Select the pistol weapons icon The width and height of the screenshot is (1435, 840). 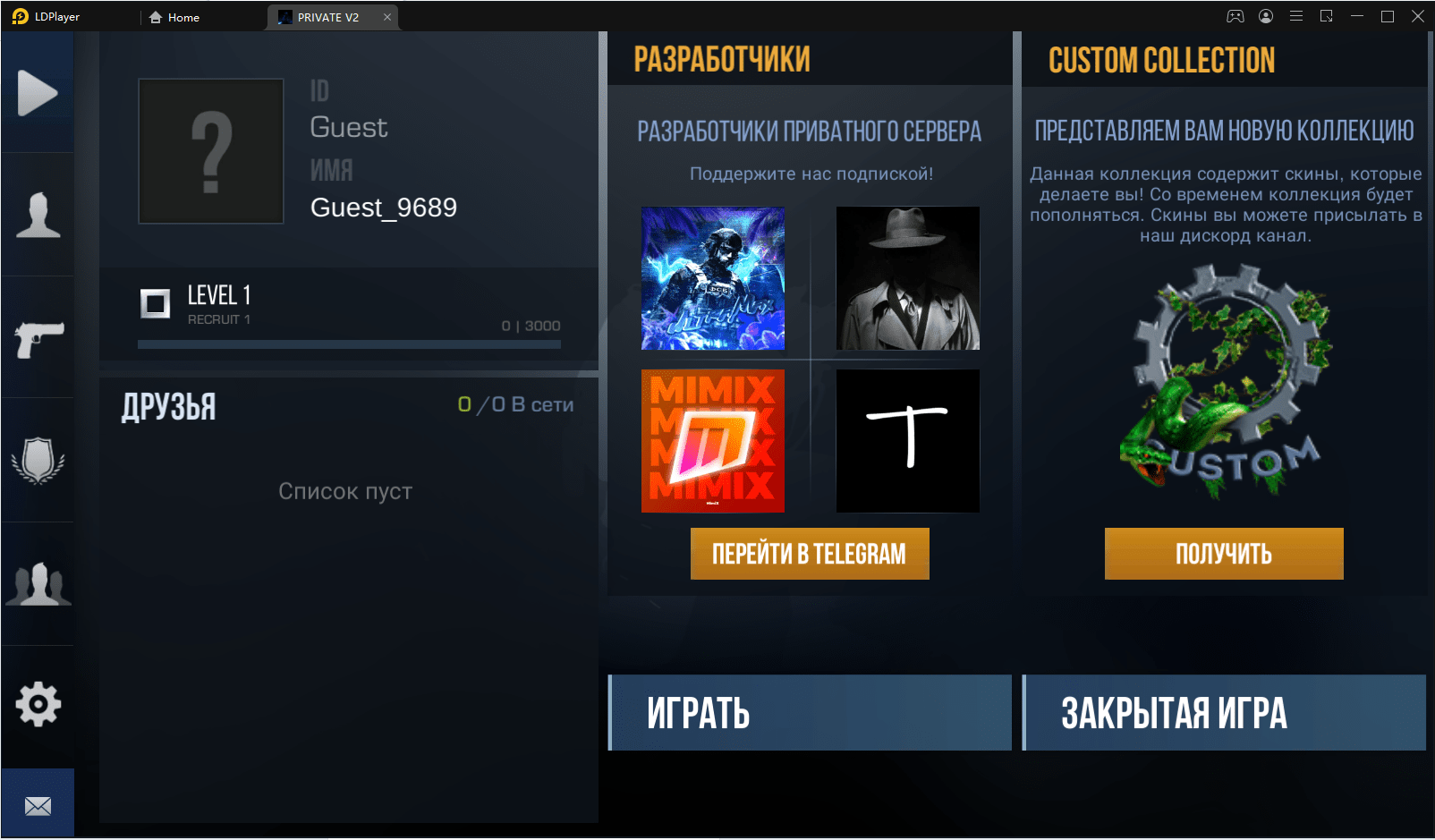(x=38, y=337)
